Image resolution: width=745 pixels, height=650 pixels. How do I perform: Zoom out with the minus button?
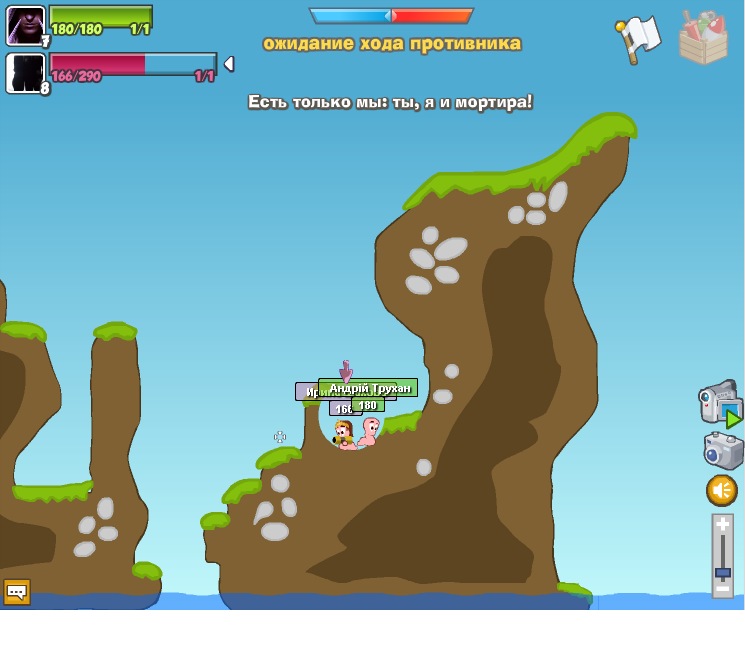click(723, 589)
